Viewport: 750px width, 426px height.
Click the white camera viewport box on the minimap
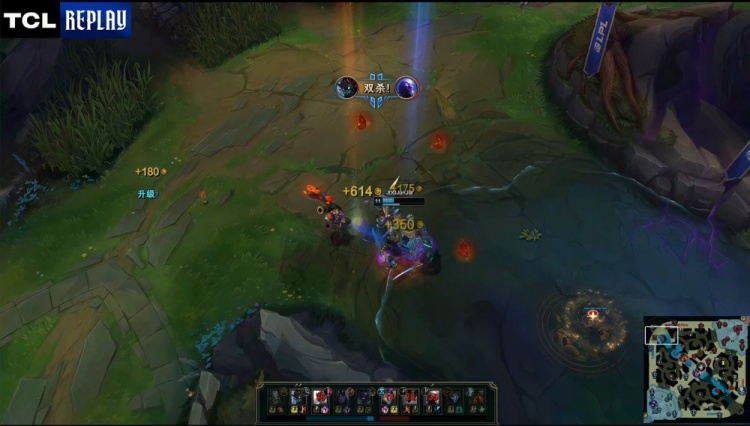pos(662,335)
